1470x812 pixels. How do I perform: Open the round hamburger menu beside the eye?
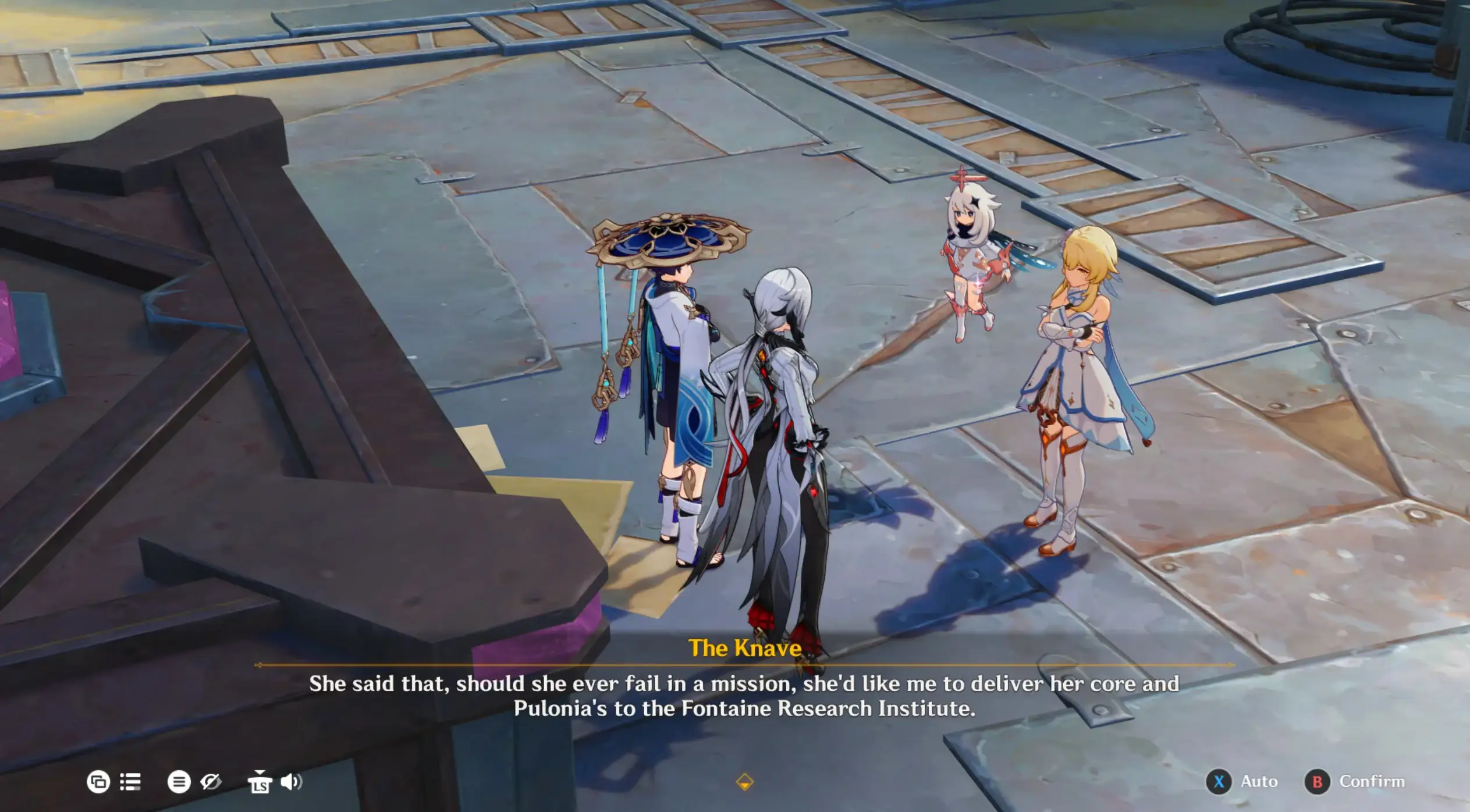(x=179, y=782)
